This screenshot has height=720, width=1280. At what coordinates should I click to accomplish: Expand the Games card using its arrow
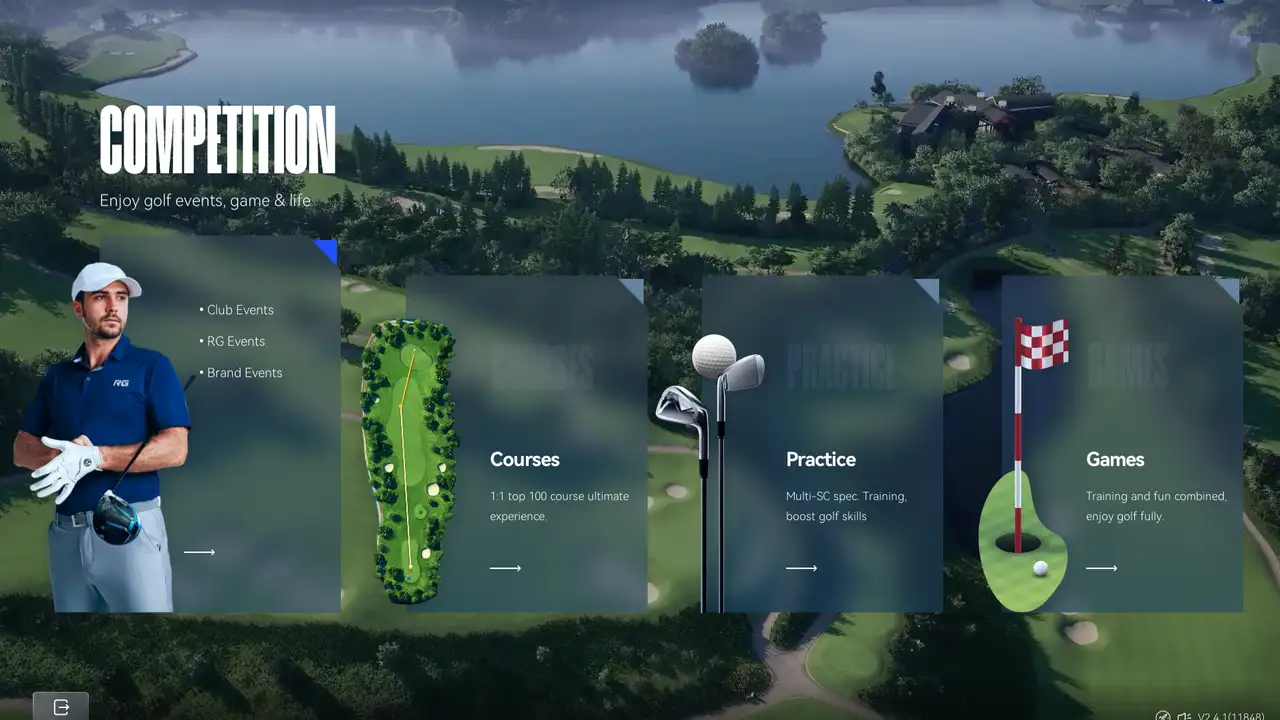click(x=1102, y=567)
